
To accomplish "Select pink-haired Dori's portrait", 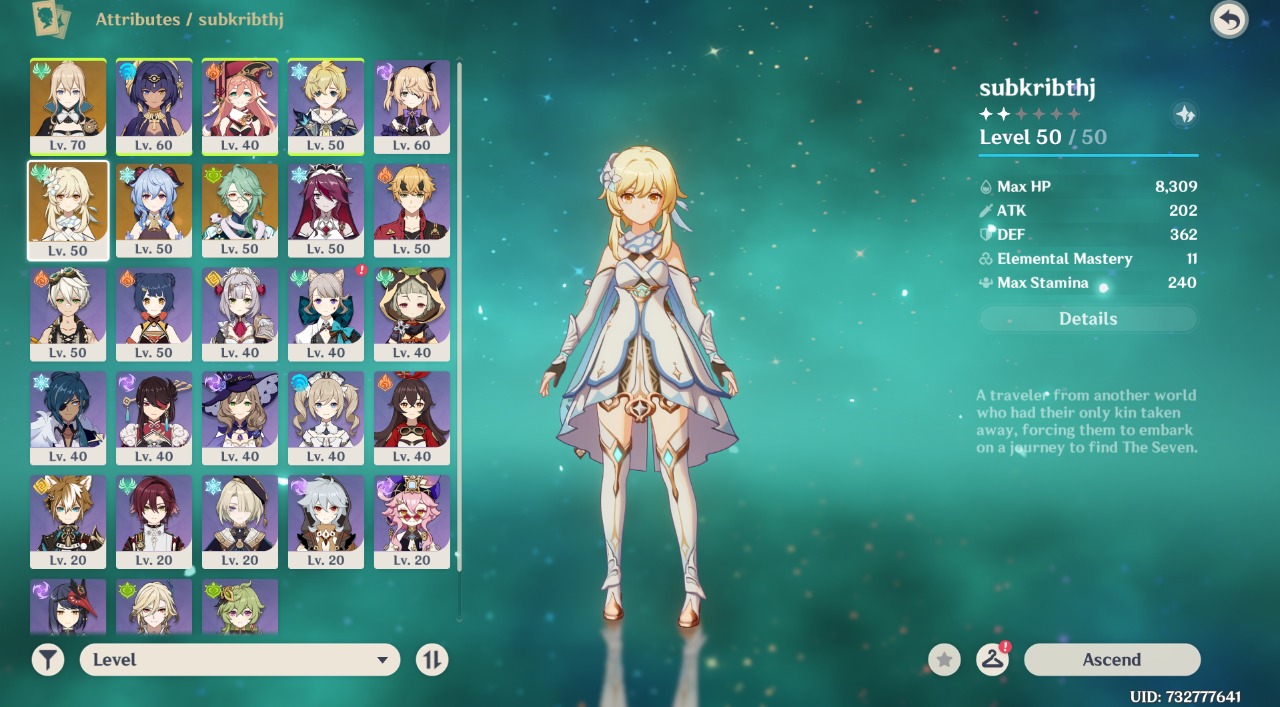I will 412,521.
